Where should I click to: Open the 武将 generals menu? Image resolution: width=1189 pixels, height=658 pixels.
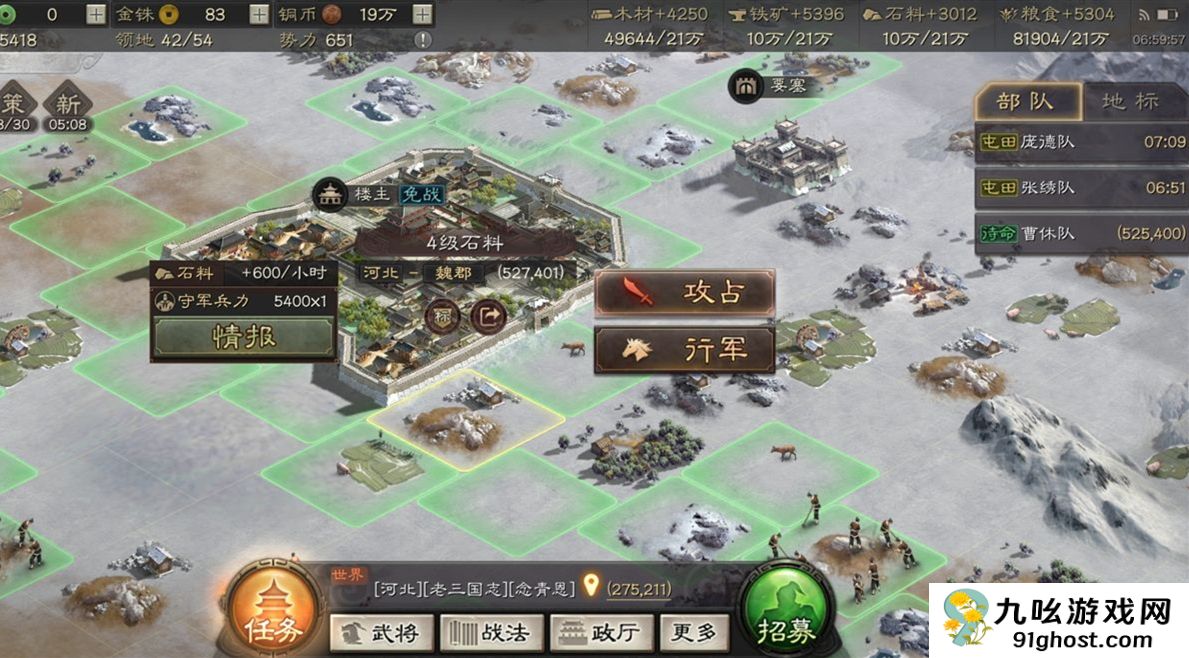[381, 632]
